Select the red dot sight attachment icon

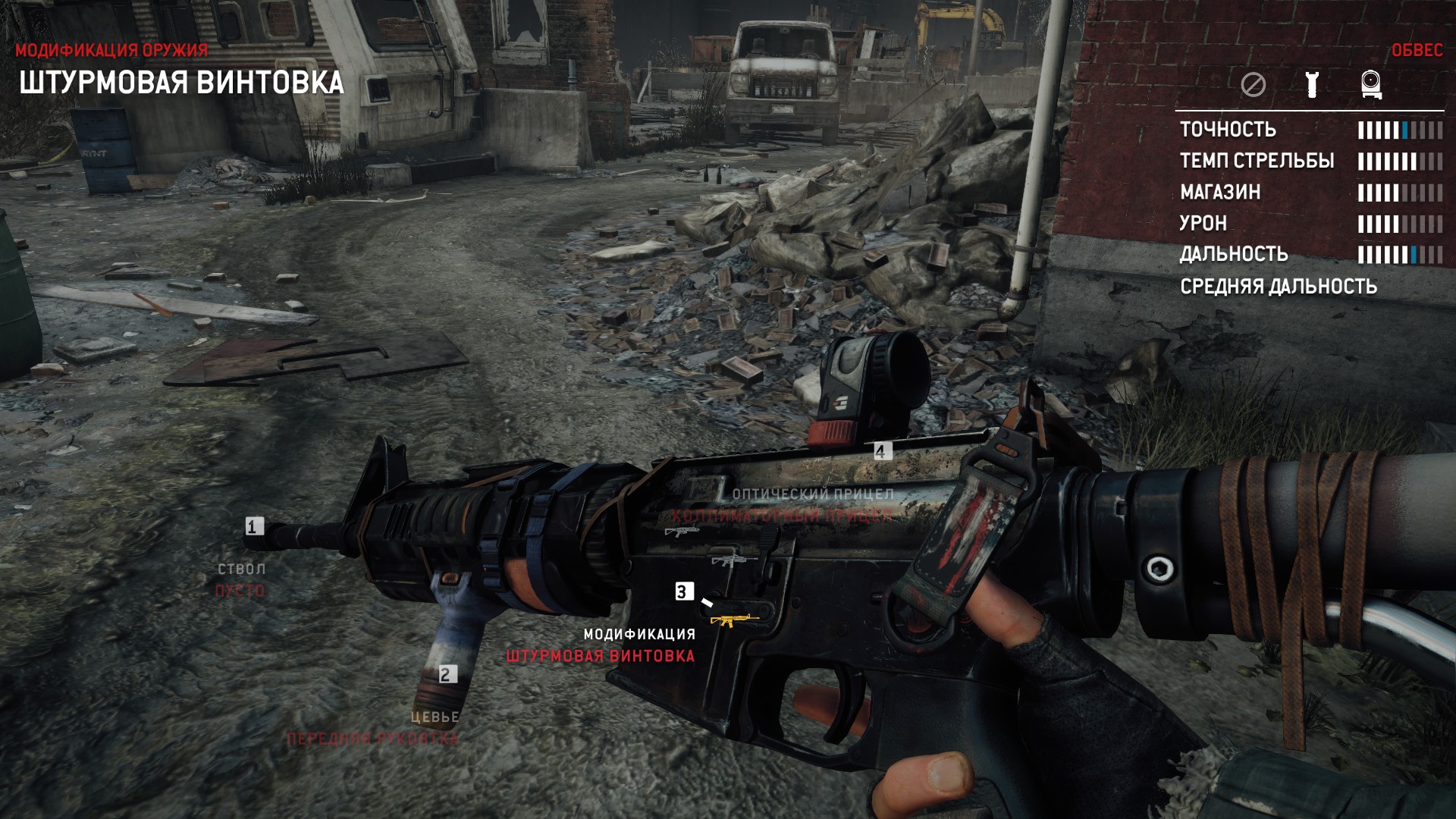click(x=1370, y=86)
